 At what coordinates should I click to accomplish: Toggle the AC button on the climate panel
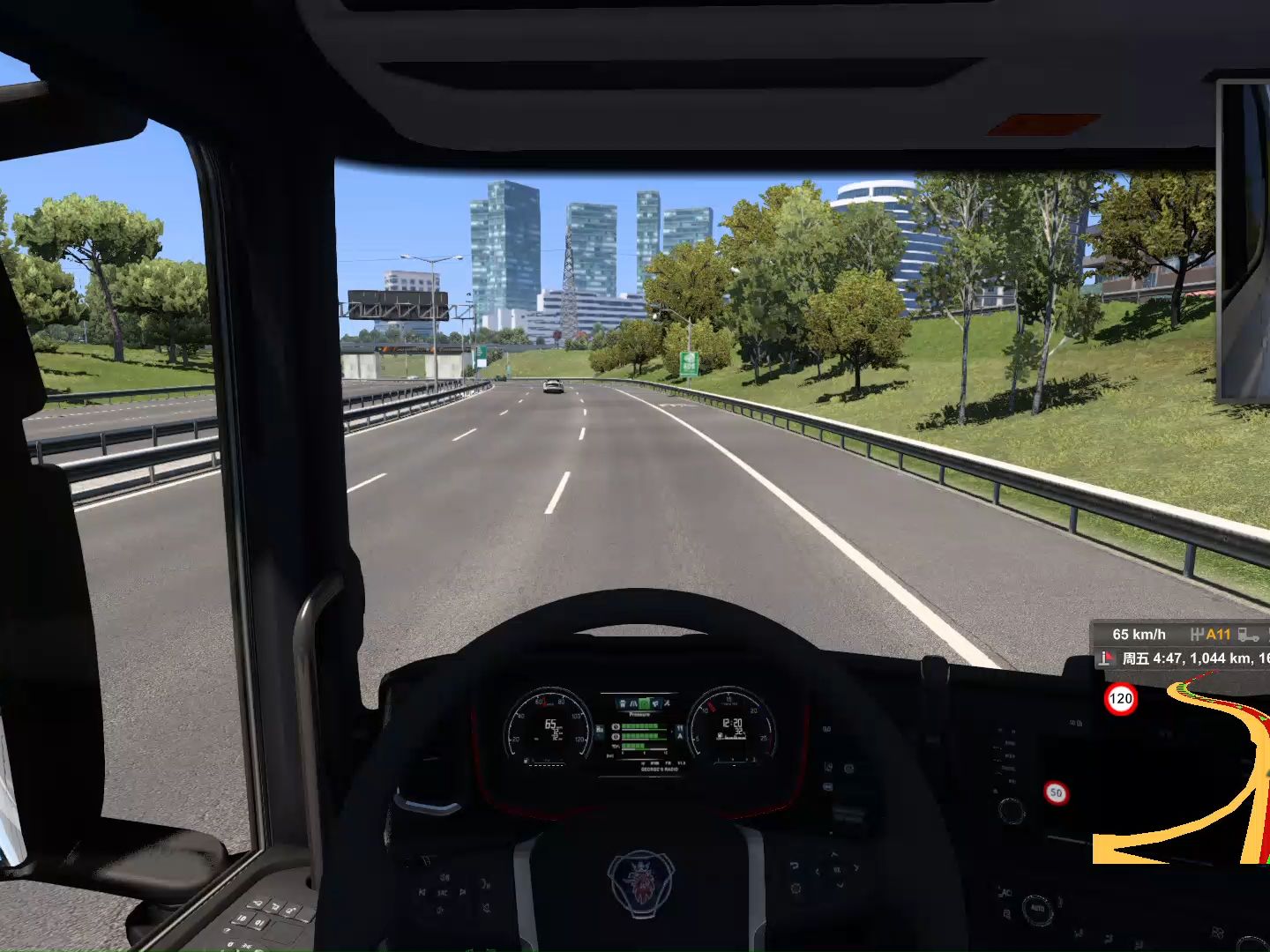(1006, 892)
